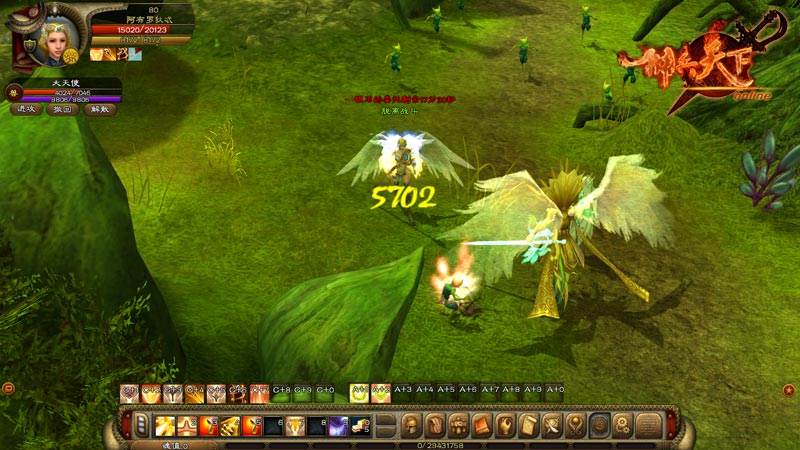The width and height of the screenshot is (800, 450).
Task: Select the player character portrait
Action: [53, 38]
